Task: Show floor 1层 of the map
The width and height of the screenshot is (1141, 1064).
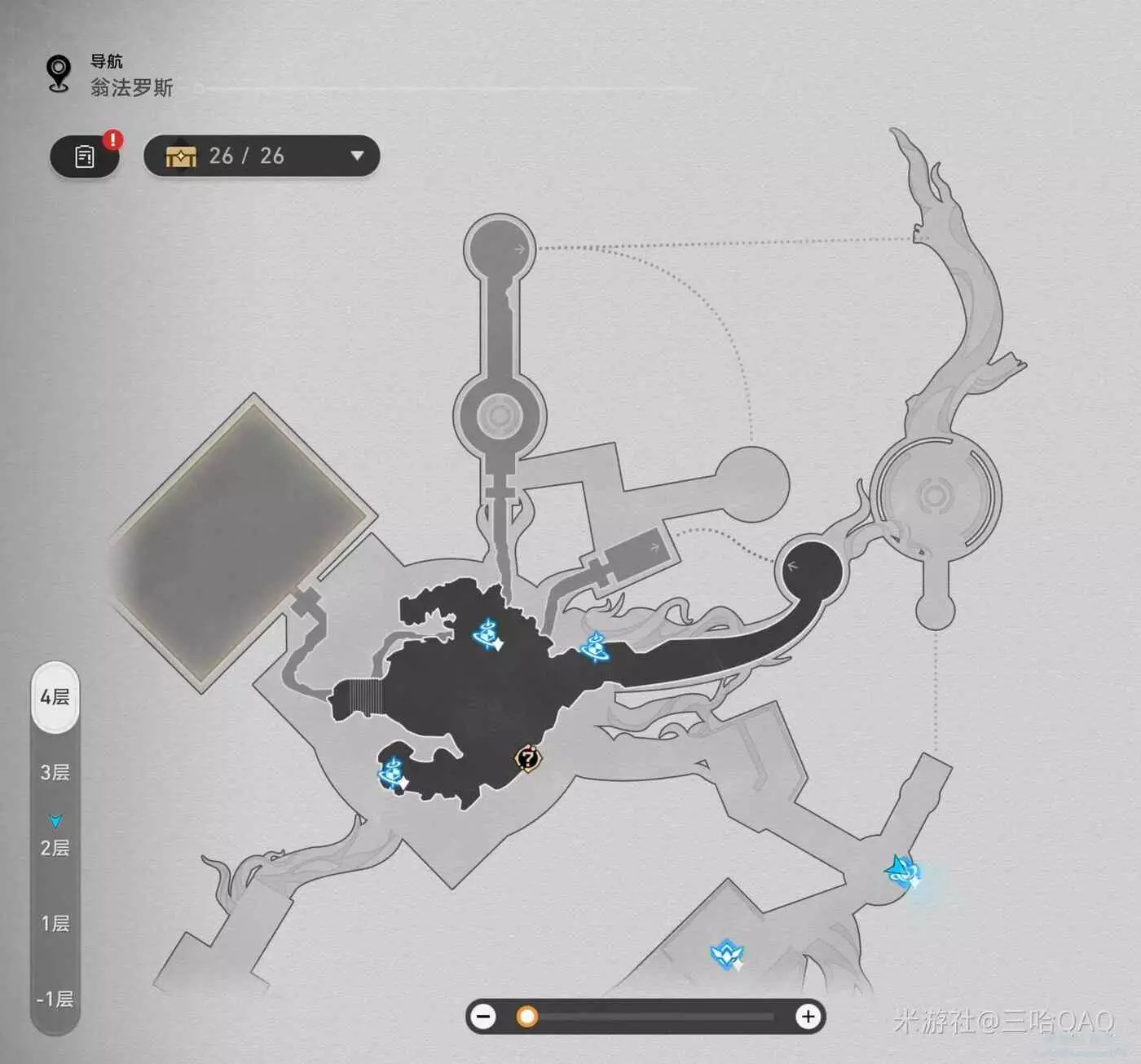Action: click(55, 923)
